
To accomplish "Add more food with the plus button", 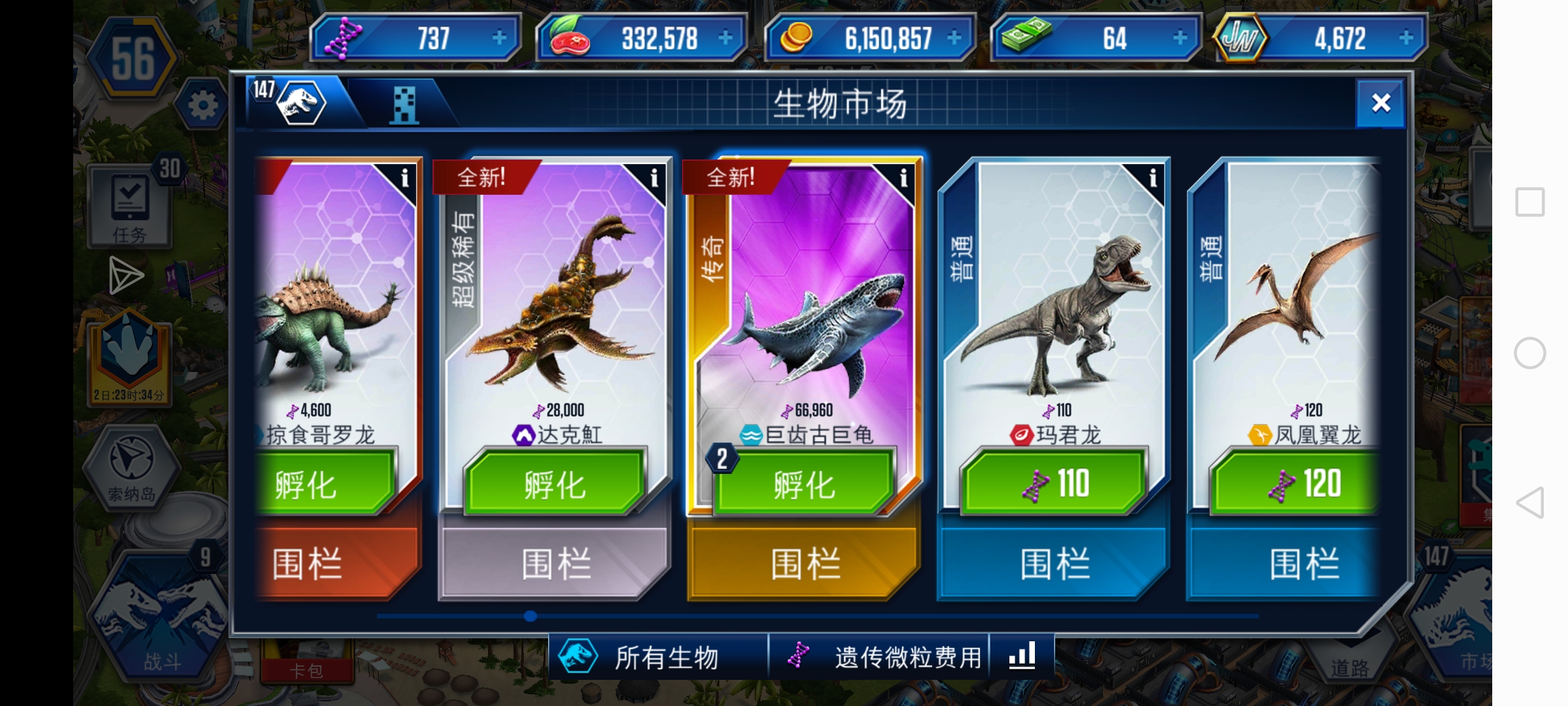I will point(725,38).
